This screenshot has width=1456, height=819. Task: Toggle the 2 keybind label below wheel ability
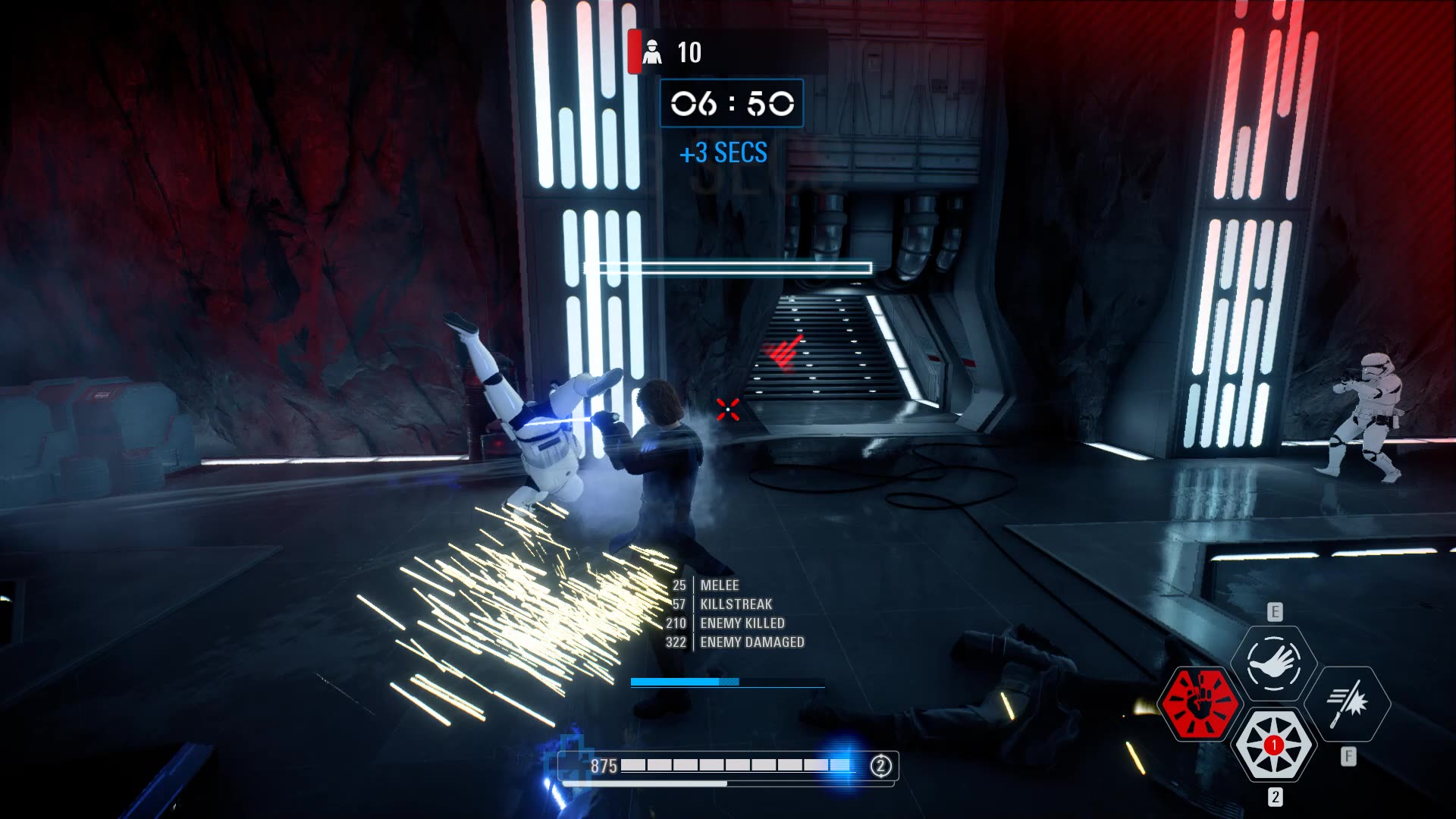coord(1274,797)
